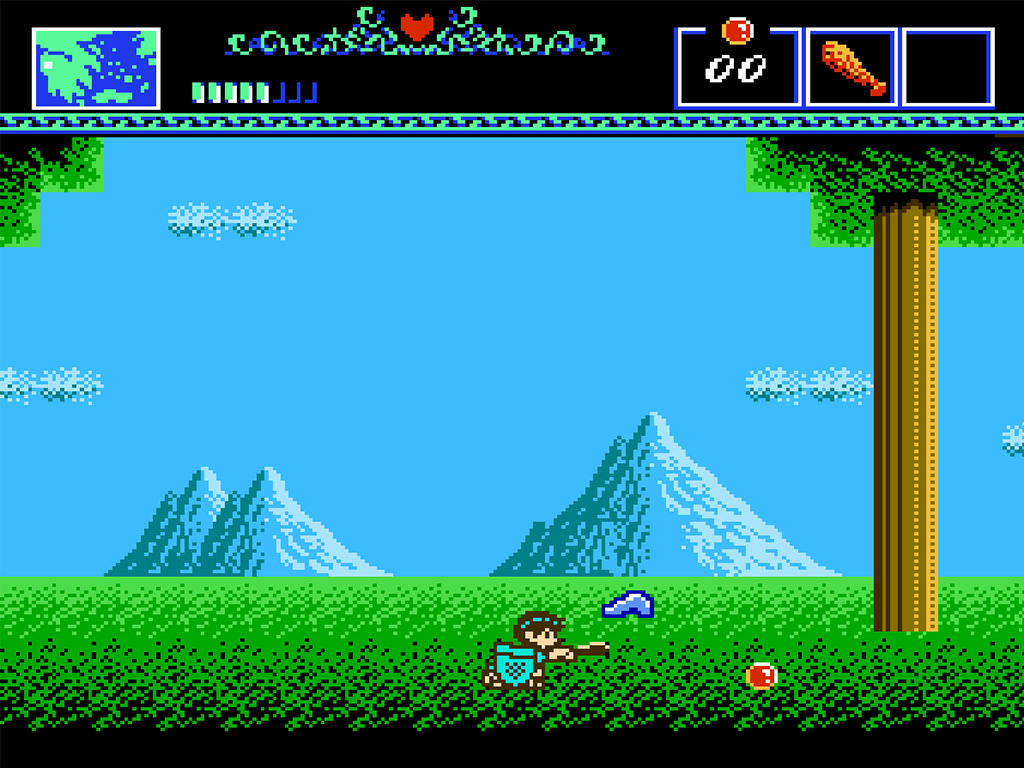Select the red orb counter box

point(738,68)
